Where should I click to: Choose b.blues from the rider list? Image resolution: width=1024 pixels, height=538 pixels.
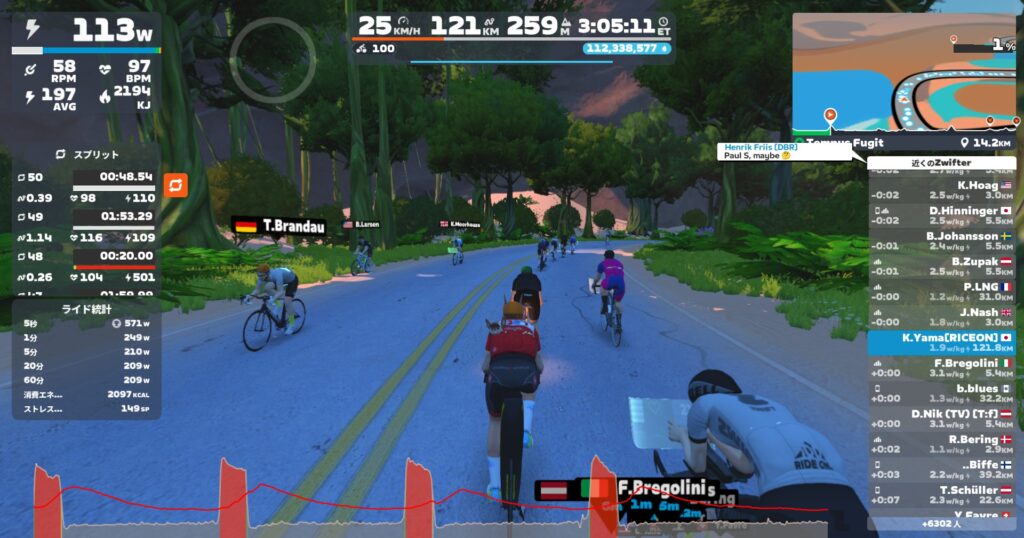[x=941, y=393]
